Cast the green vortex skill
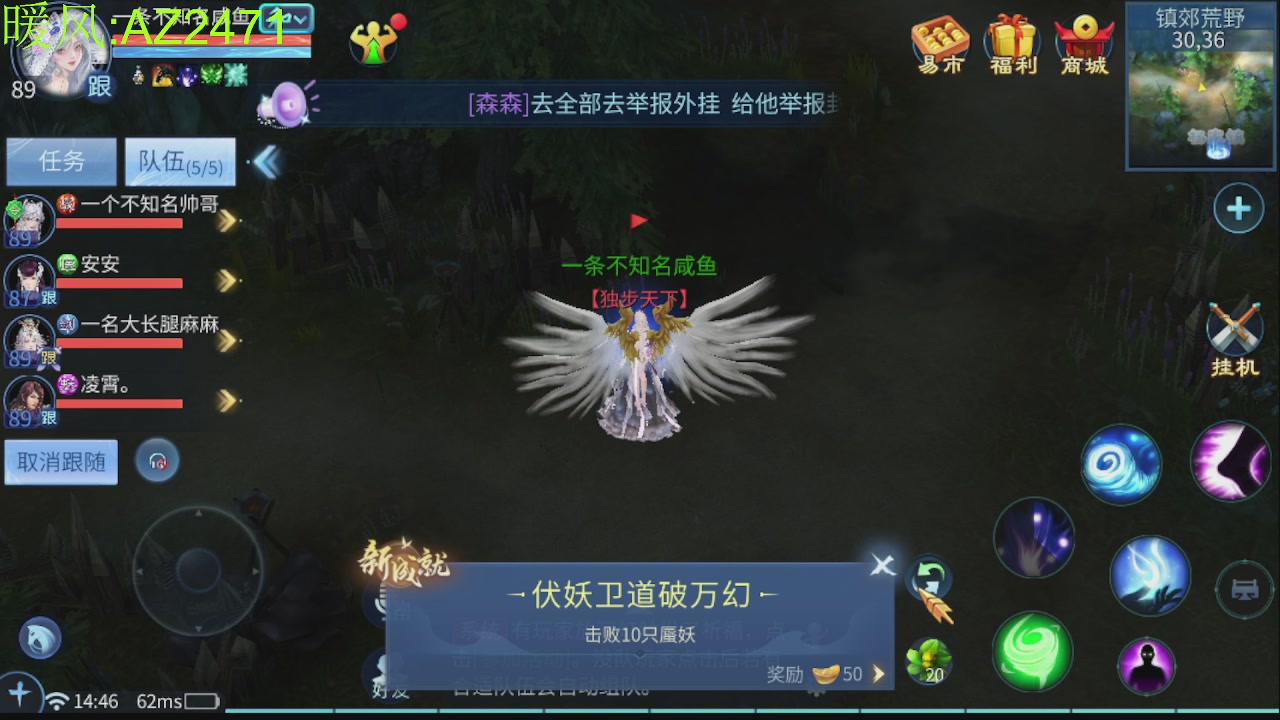The width and height of the screenshot is (1280, 720). (x=1034, y=652)
